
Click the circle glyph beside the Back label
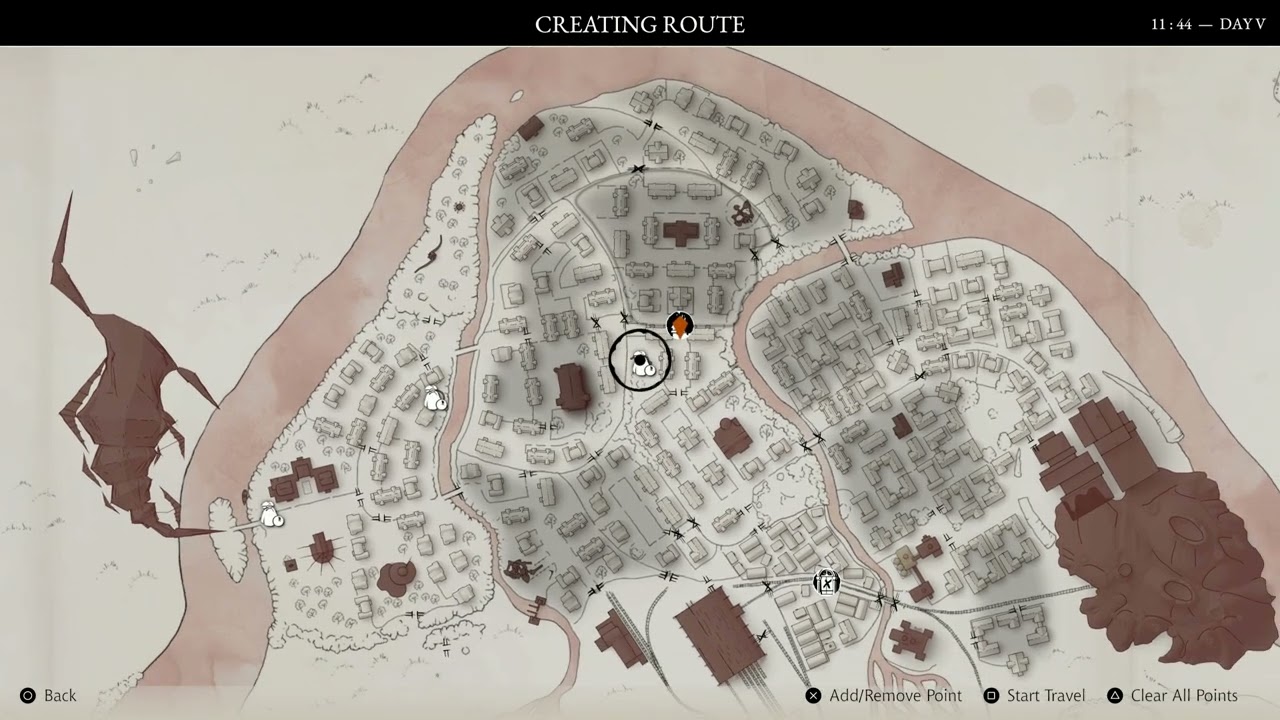pyautogui.click(x=28, y=695)
